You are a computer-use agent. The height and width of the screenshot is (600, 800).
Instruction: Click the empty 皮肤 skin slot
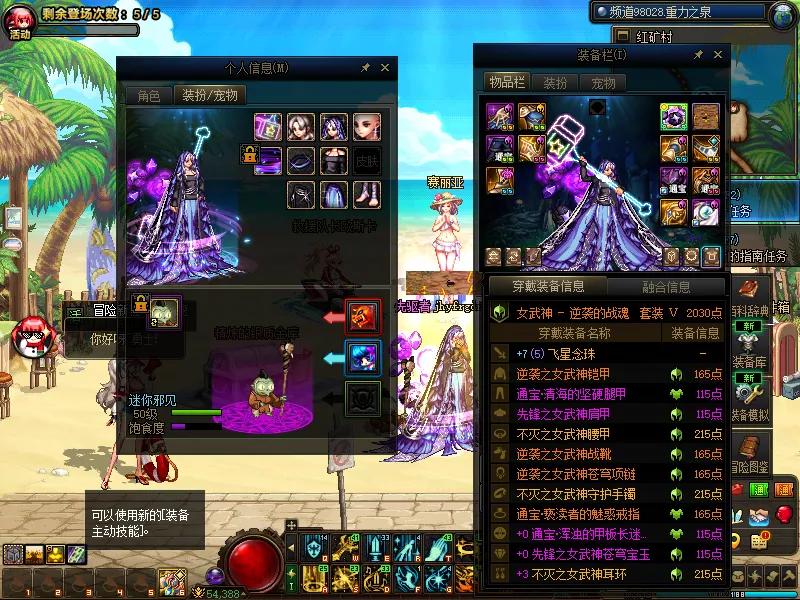[367, 160]
